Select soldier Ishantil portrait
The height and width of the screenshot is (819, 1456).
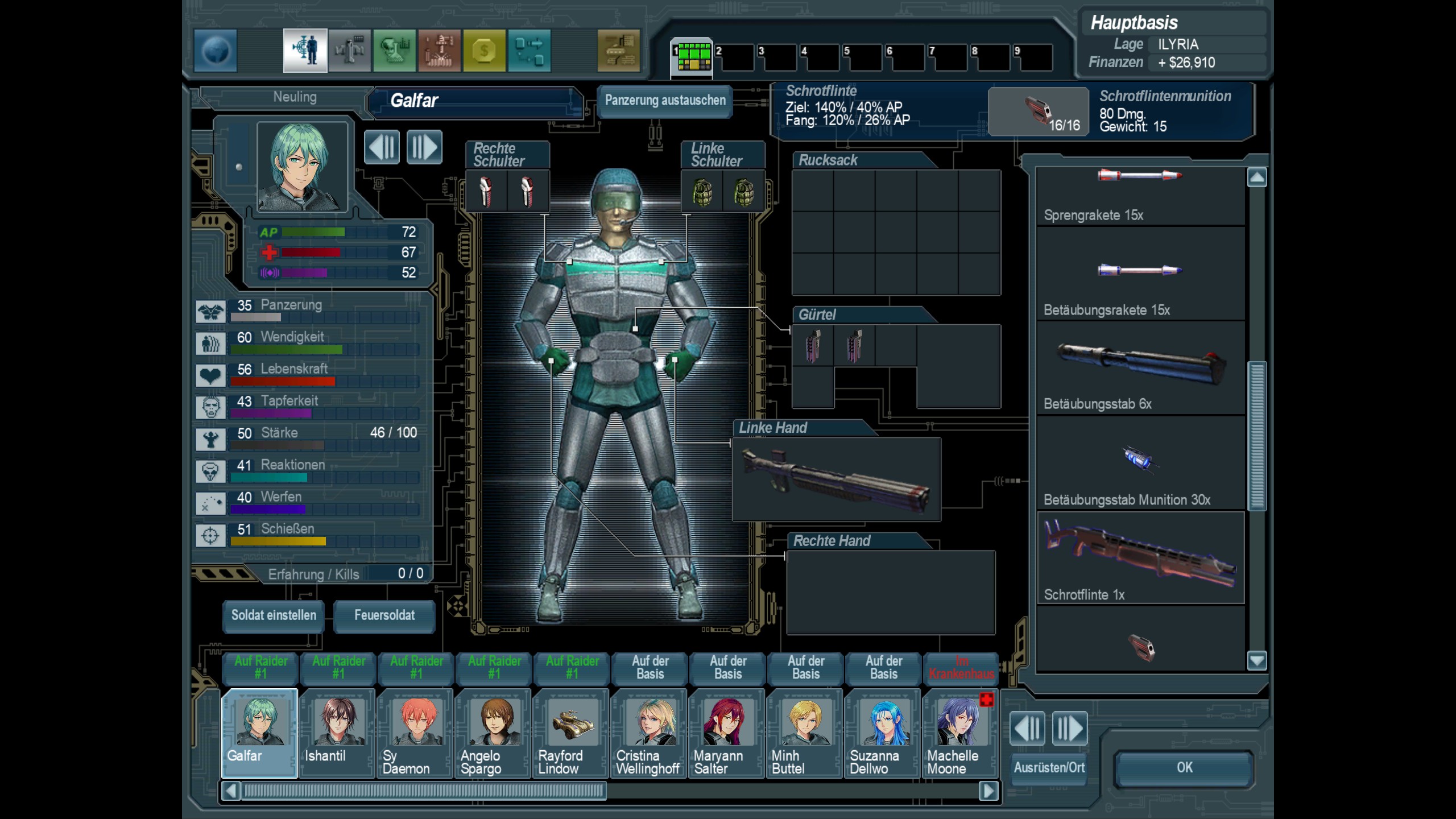point(337,731)
